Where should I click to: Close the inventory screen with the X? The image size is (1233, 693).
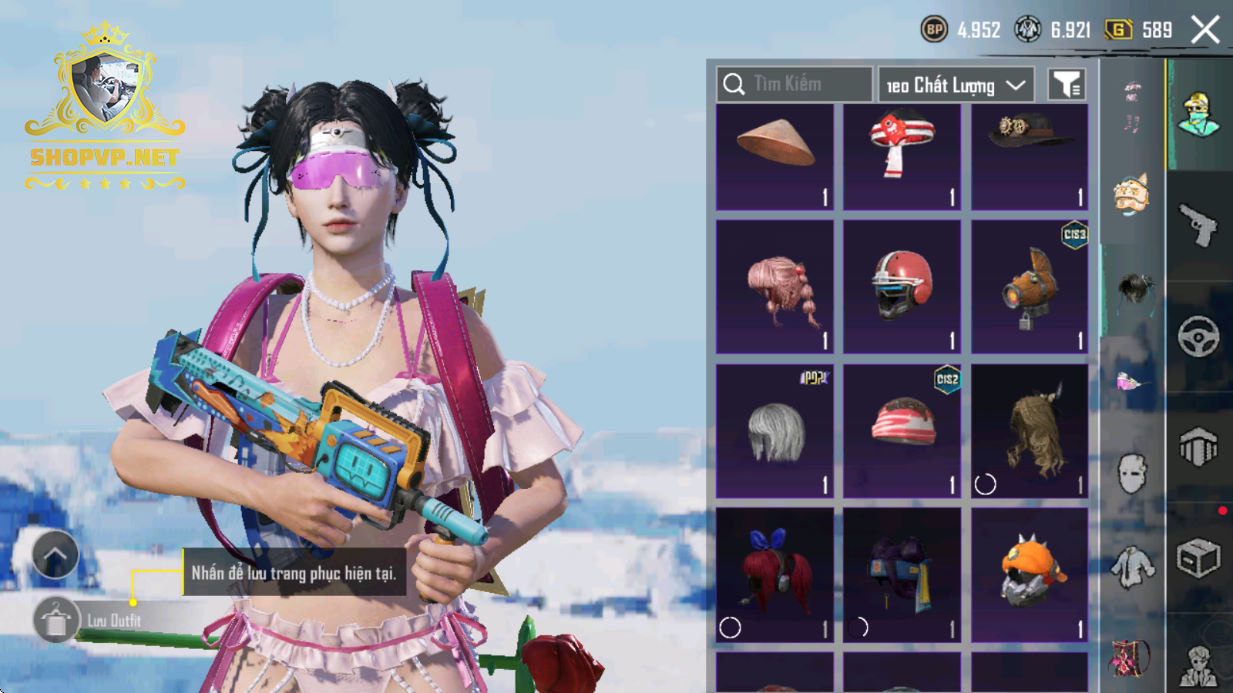1205,30
